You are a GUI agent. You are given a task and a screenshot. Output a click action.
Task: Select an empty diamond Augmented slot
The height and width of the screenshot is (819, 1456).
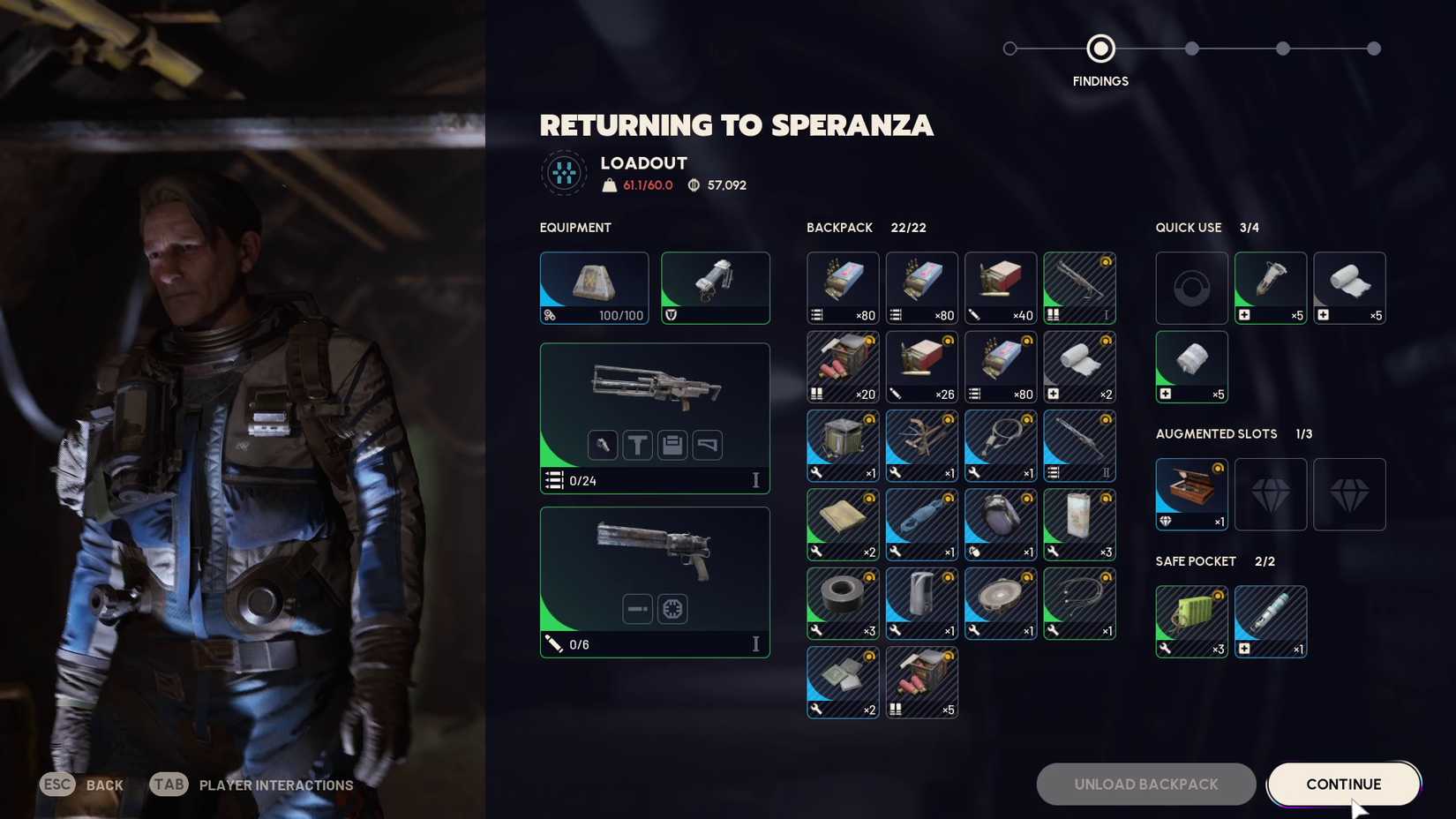point(1271,494)
